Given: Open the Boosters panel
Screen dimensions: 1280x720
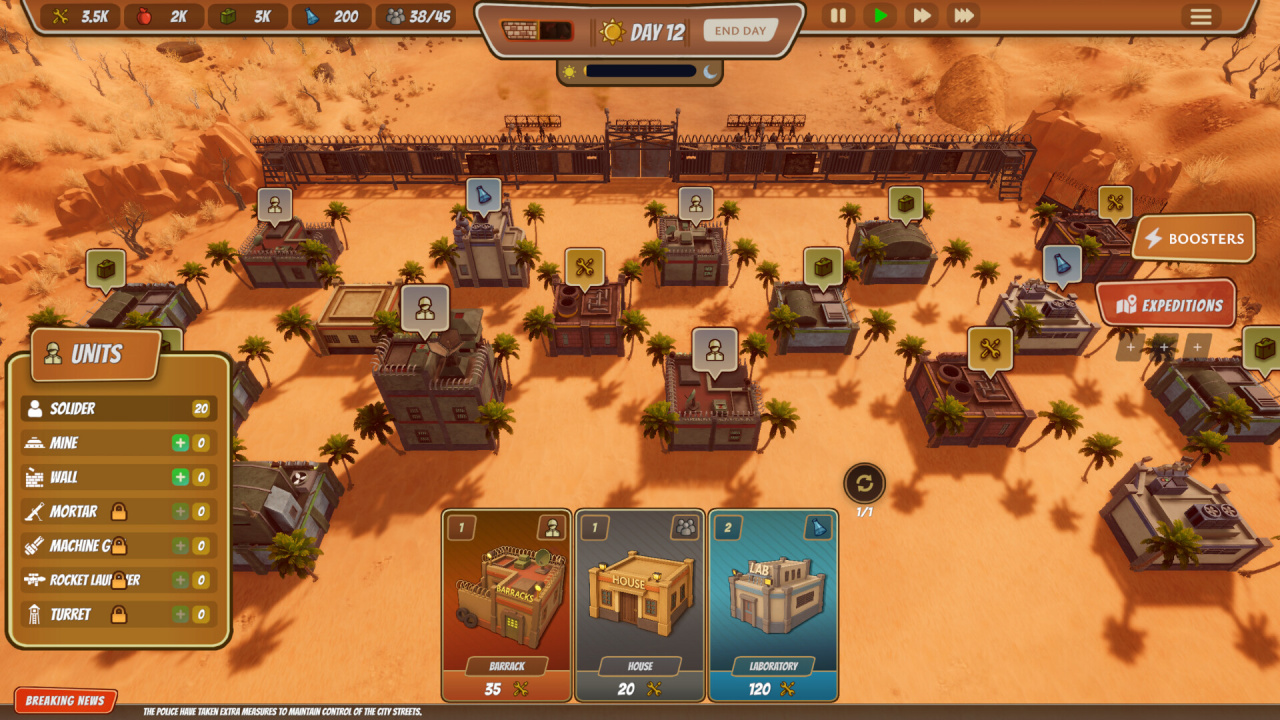Looking at the screenshot, I should point(1194,239).
